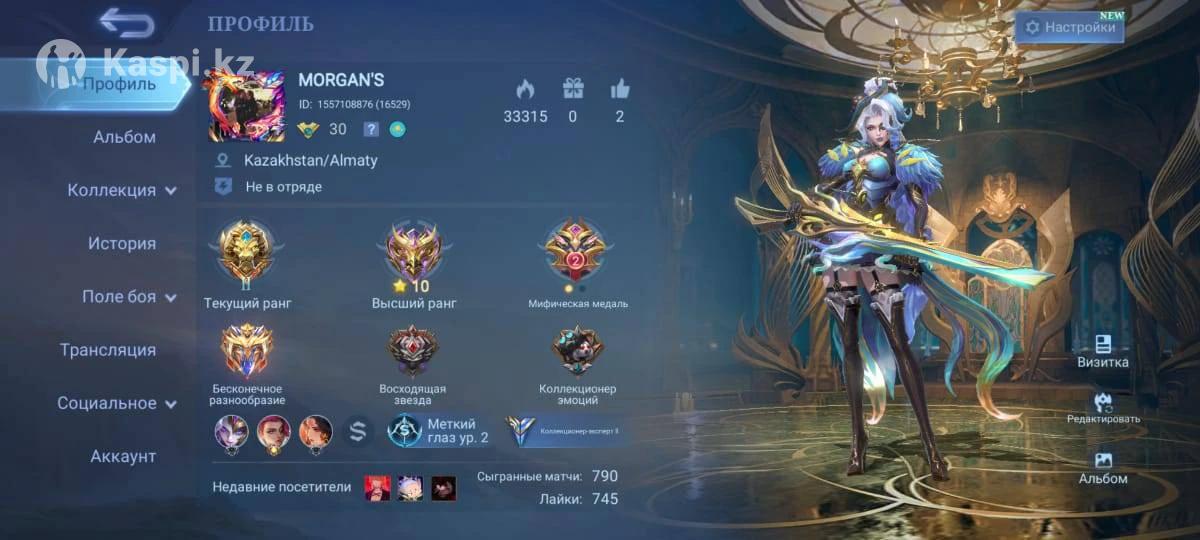Switch to the Альбом tab
Viewport: 1200px width, 540px height.
pyautogui.click(x=124, y=137)
